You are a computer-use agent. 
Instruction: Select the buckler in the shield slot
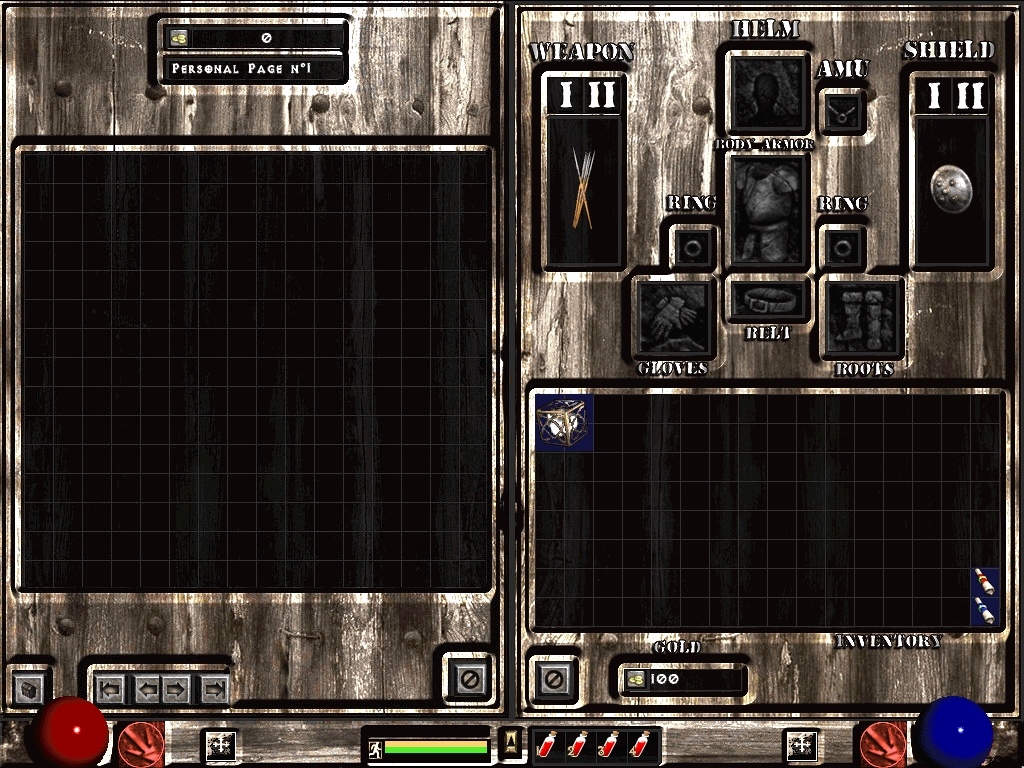pyautogui.click(x=950, y=187)
